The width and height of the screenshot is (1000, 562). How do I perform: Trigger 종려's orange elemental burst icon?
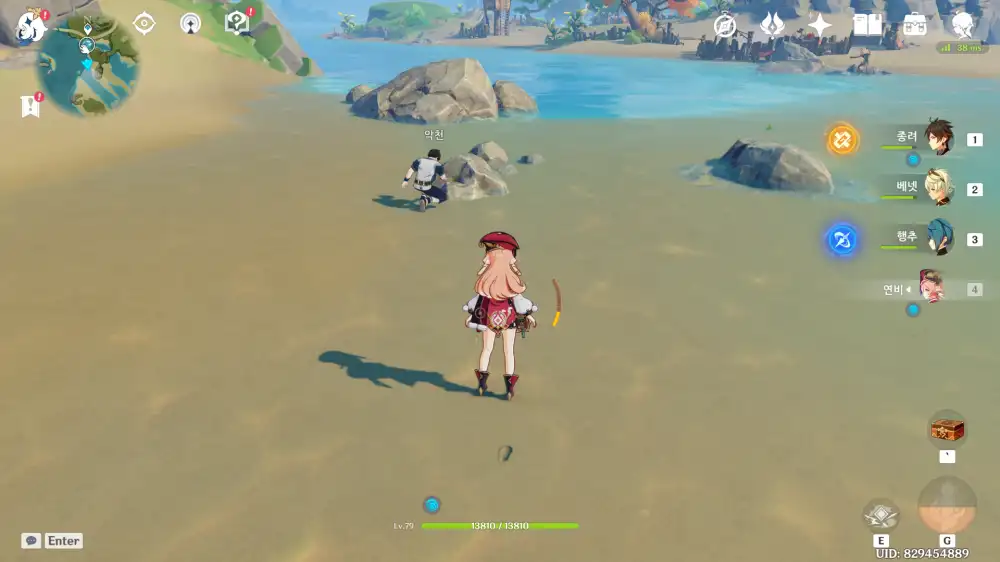point(843,139)
